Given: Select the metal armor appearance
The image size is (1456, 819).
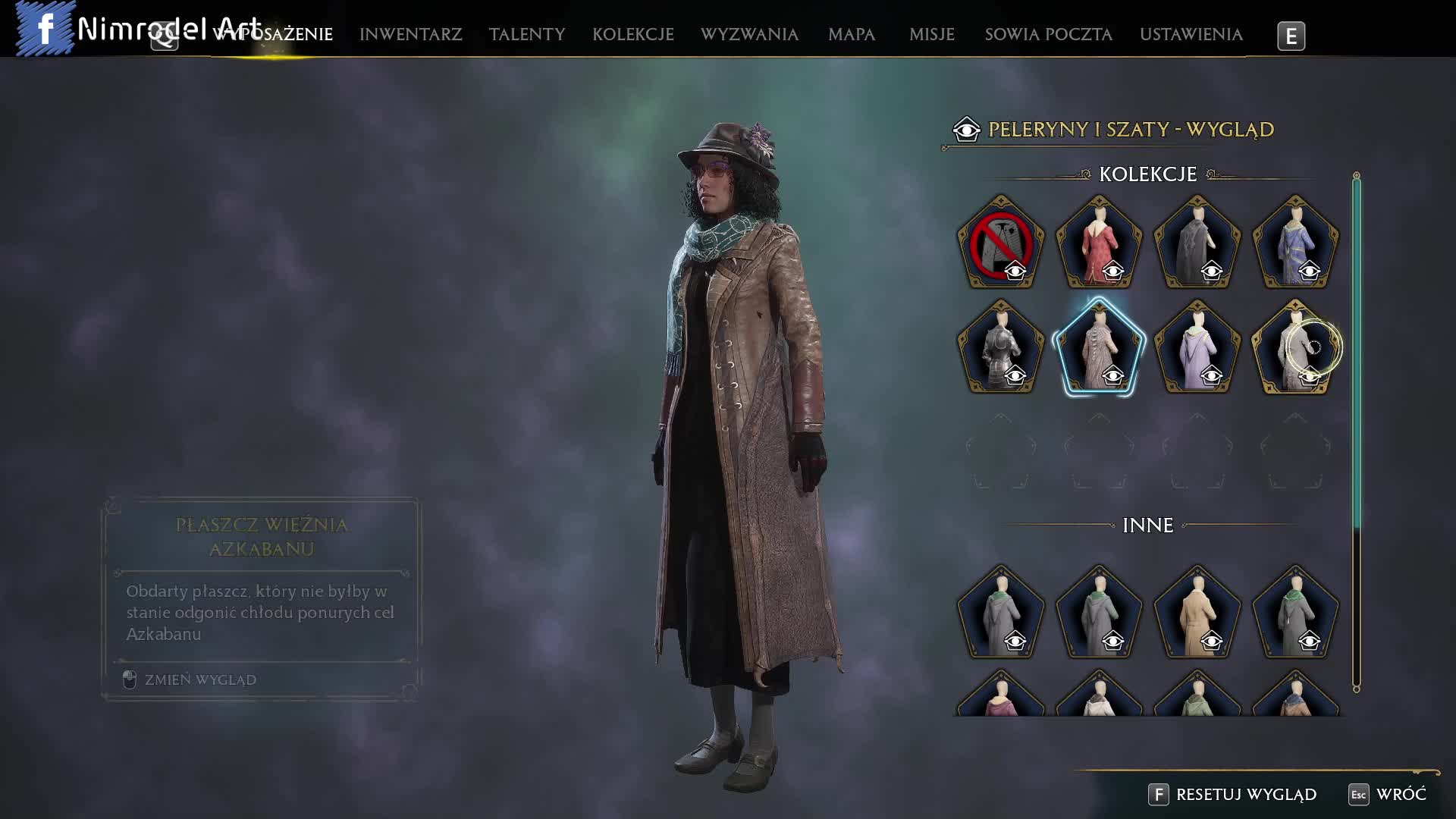Looking at the screenshot, I should click(1000, 348).
